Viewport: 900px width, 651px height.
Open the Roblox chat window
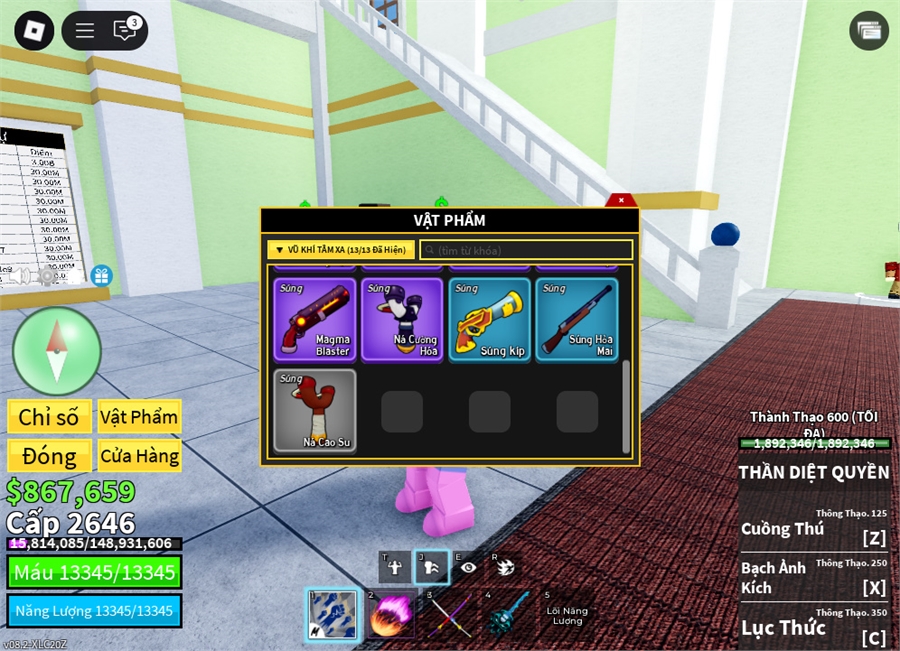click(x=126, y=30)
